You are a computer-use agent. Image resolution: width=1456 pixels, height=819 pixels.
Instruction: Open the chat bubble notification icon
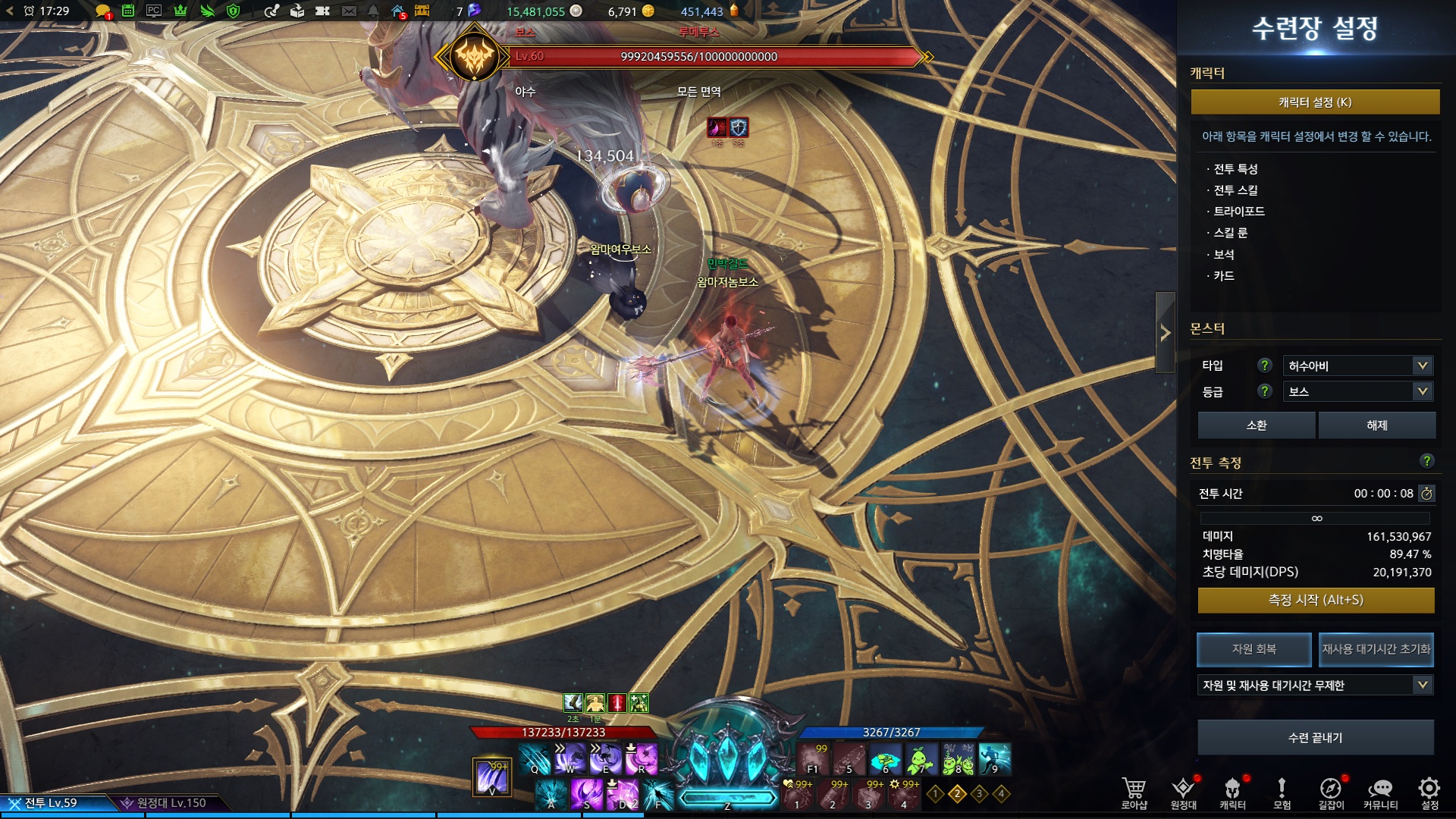(x=102, y=11)
